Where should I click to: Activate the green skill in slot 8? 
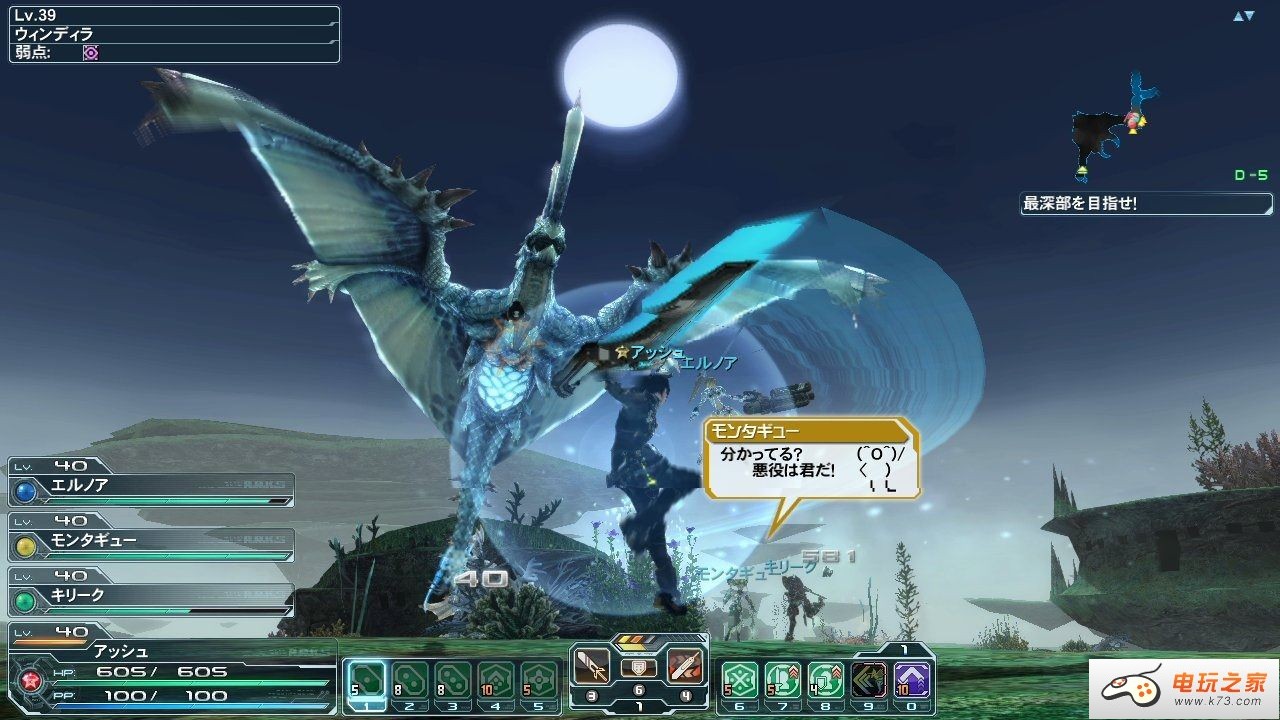click(826, 680)
